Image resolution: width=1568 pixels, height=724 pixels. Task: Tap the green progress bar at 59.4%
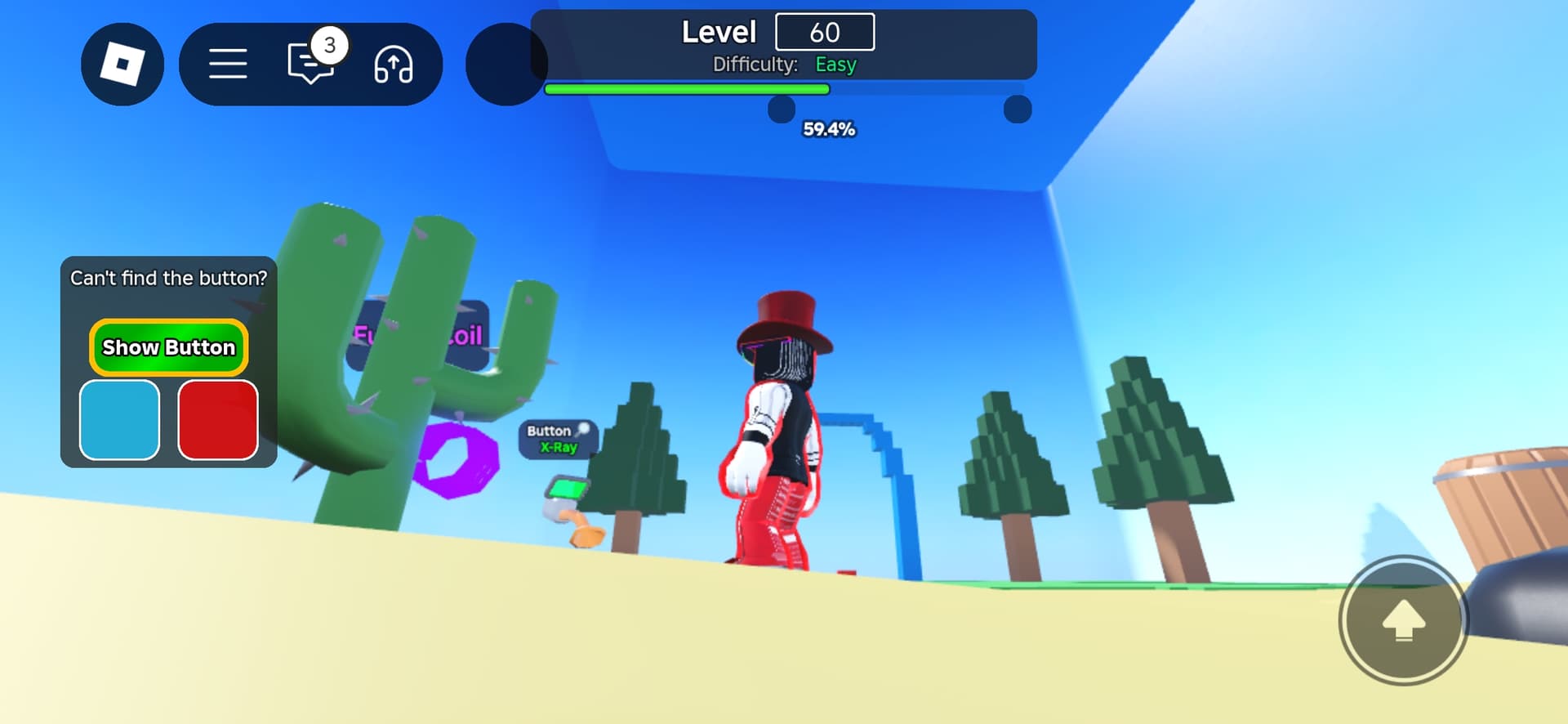(686, 89)
